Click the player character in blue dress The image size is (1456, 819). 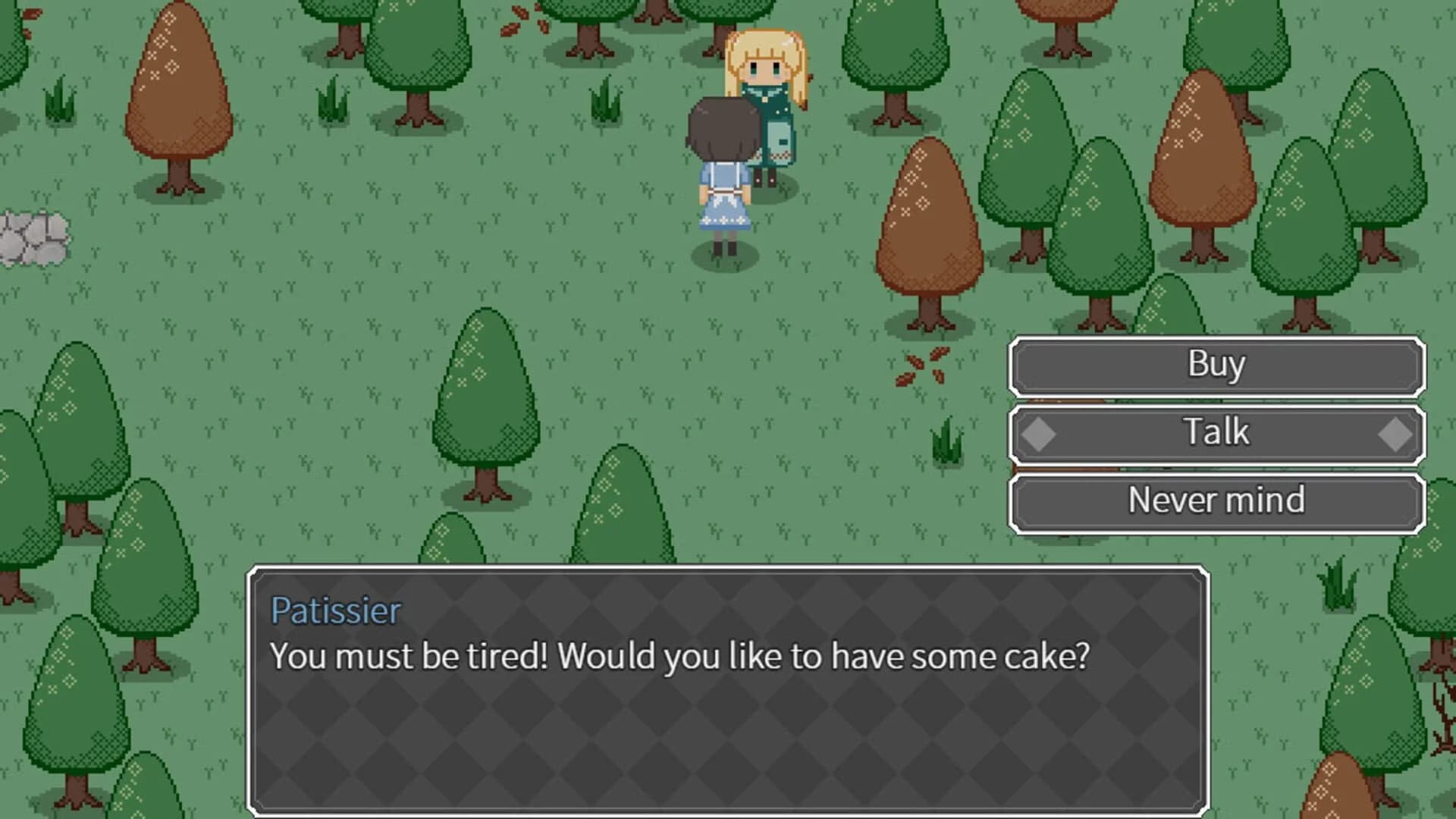coord(723,174)
